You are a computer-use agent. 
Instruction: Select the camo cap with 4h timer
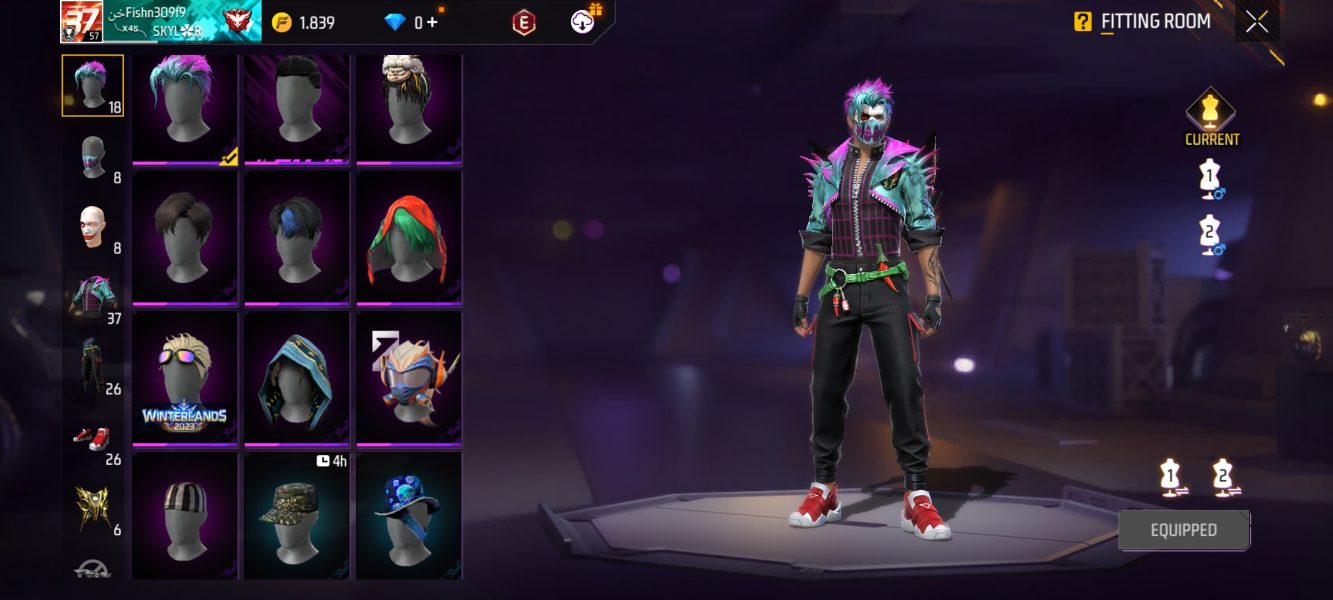297,515
